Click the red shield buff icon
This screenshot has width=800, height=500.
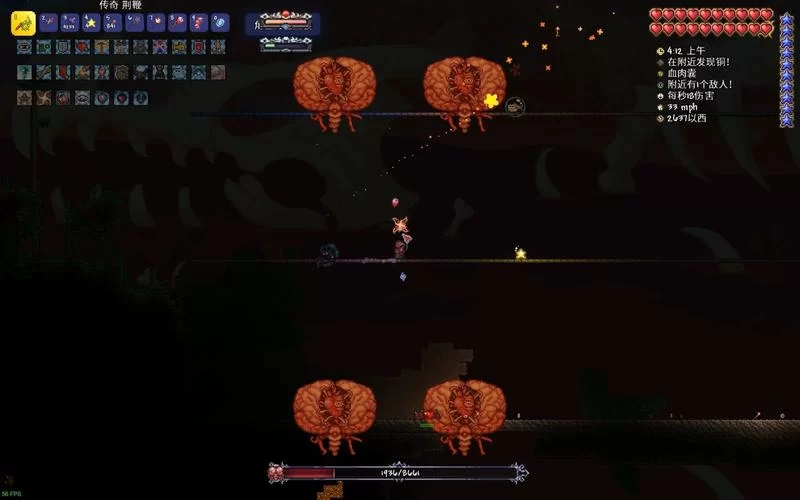(x=198, y=47)
